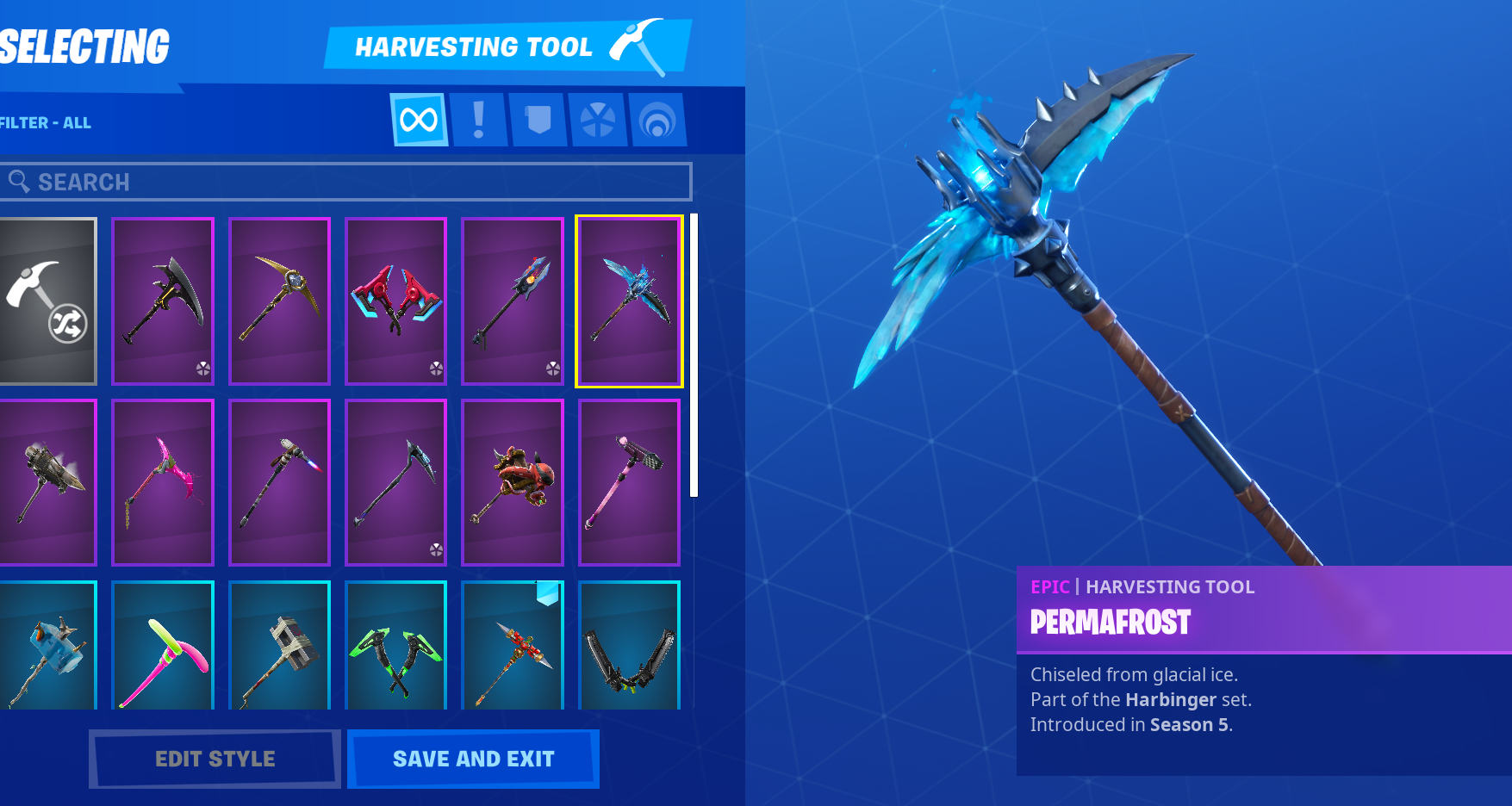Image resolution: width=1512 pixels, height=806 pixels.
Task: Equip the red dual-axes tile
Action: 395,301
